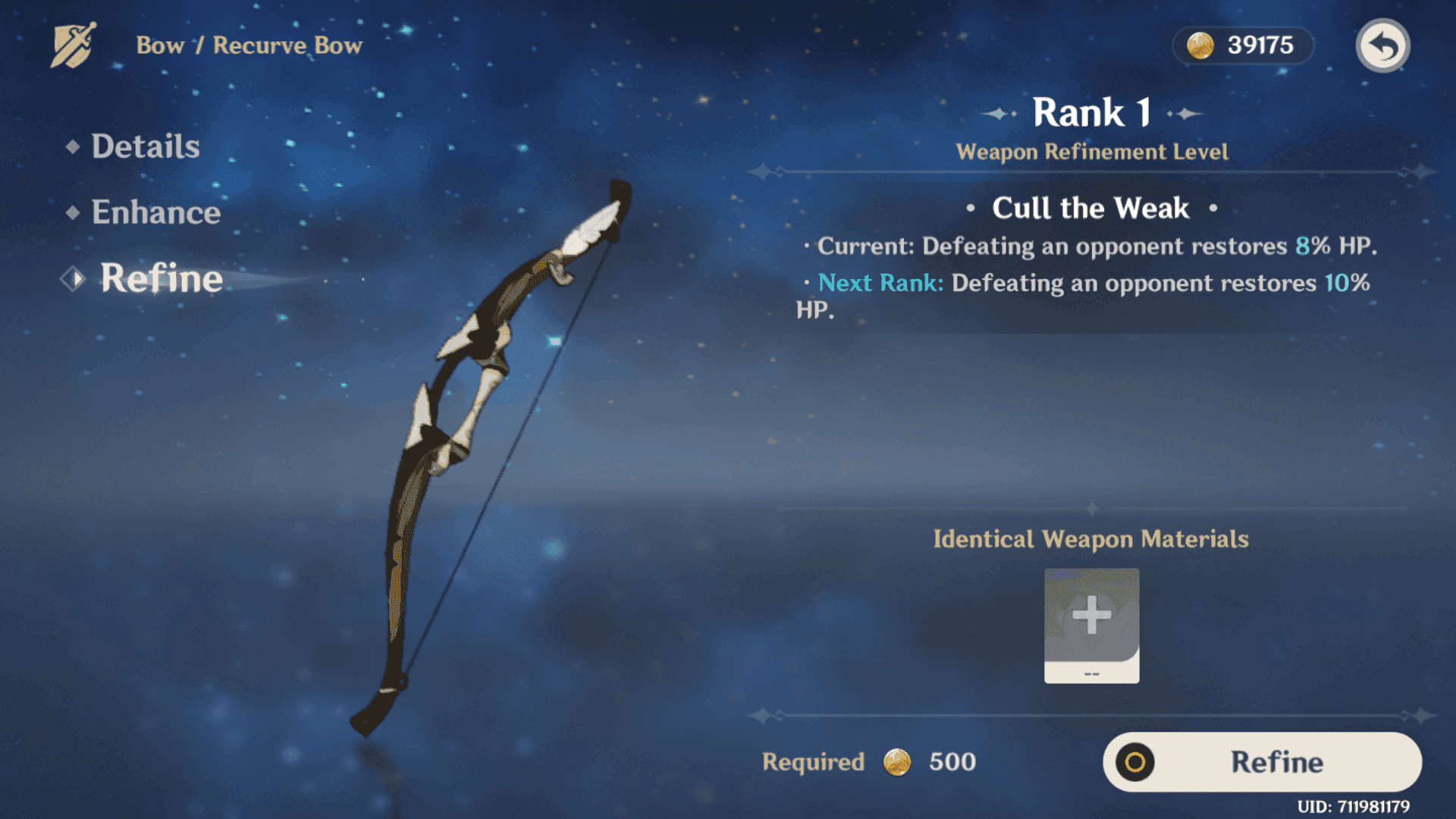
Task: Switch to the Details tab
Action: click(146, 147)
